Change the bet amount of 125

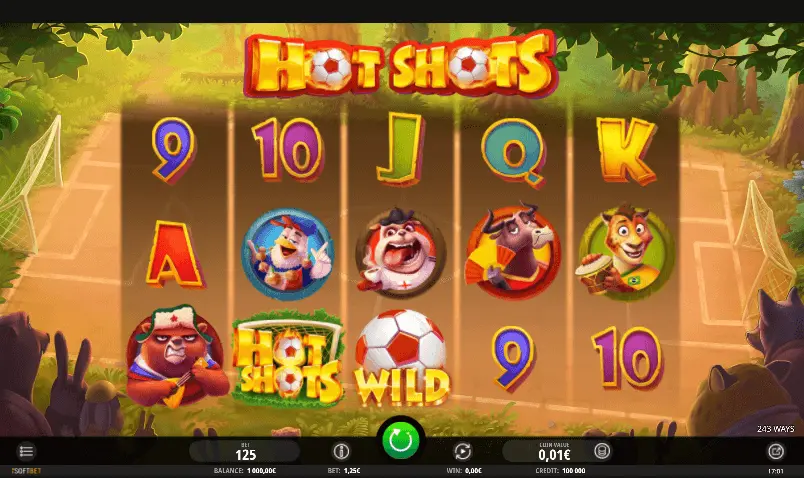[246, 452]
